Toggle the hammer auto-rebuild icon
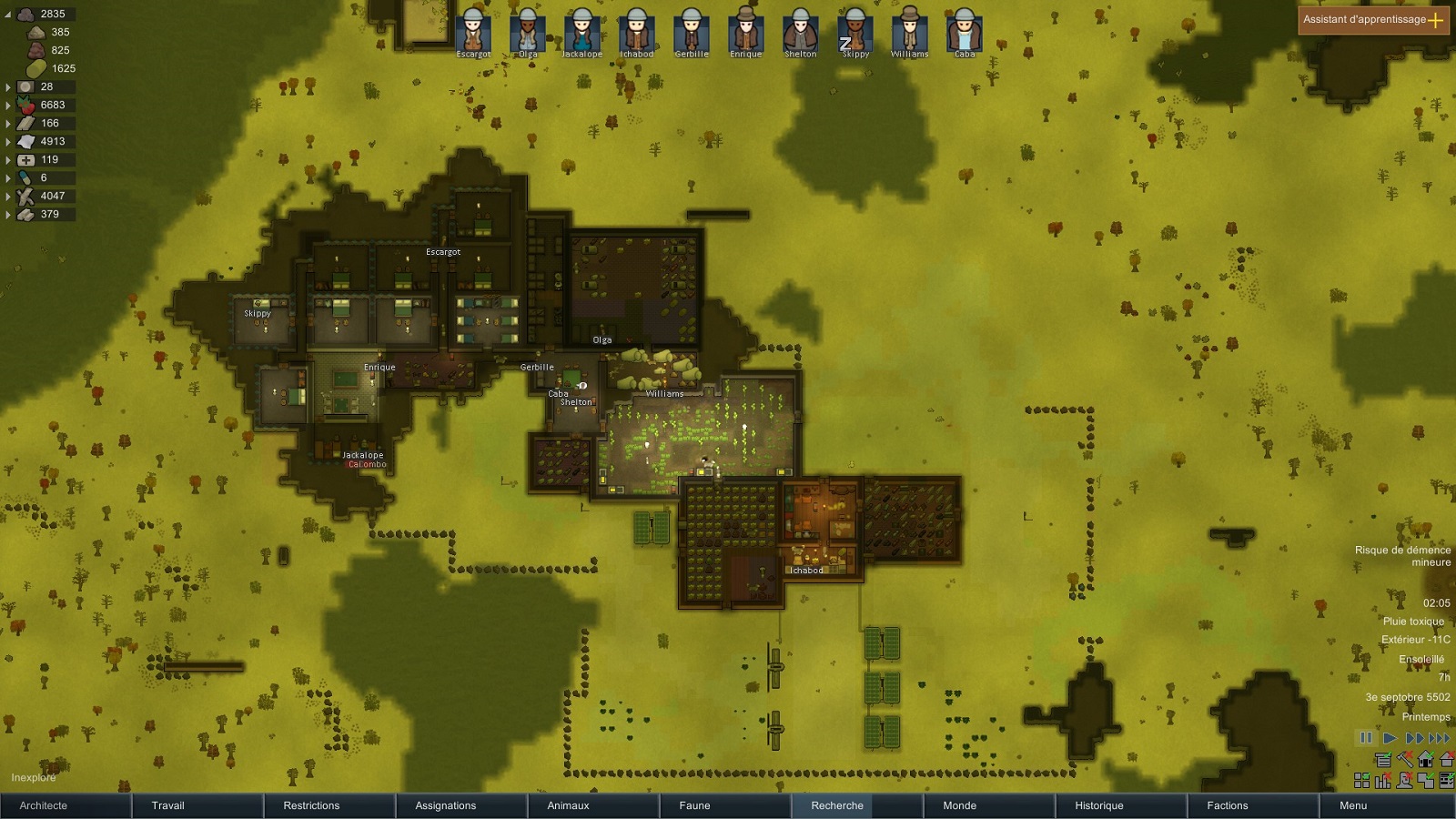The height and width of the screenshot is (819, 1456). tap(1405, 760)
